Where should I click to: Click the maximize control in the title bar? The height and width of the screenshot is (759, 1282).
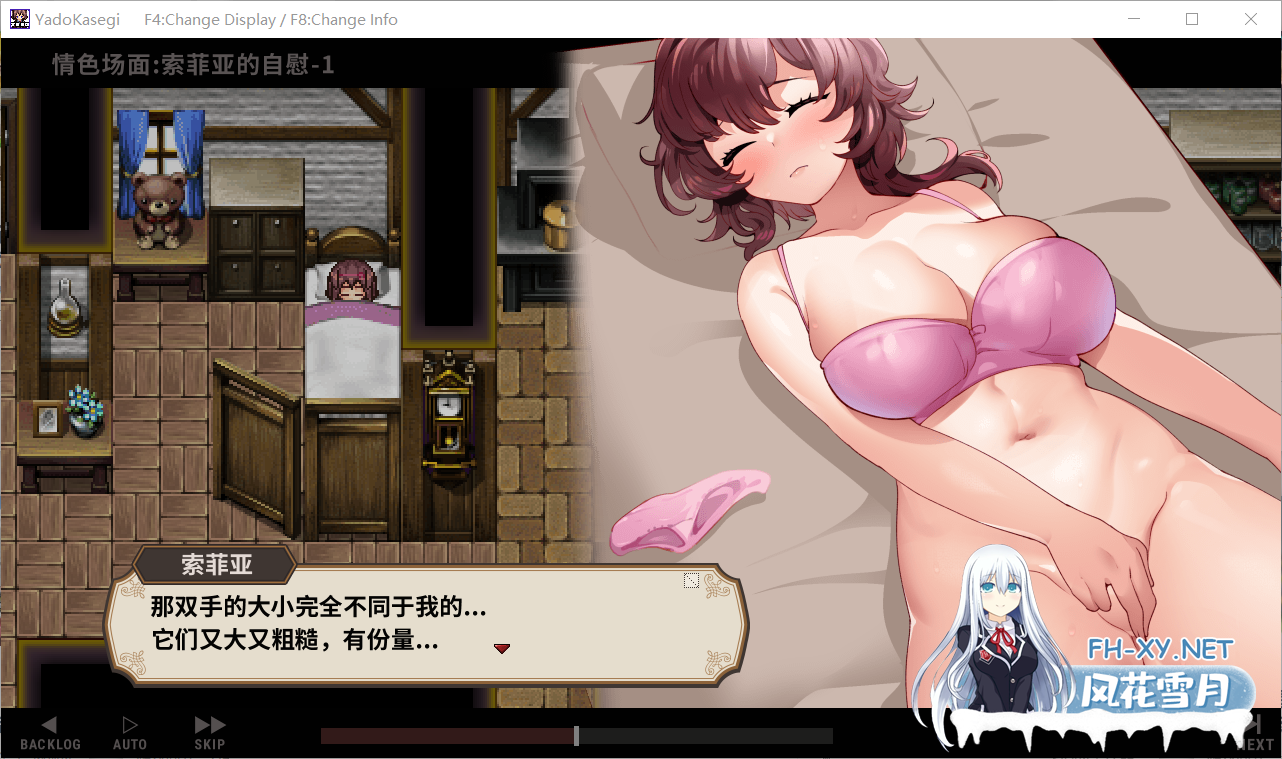[x=1192, y=19]
